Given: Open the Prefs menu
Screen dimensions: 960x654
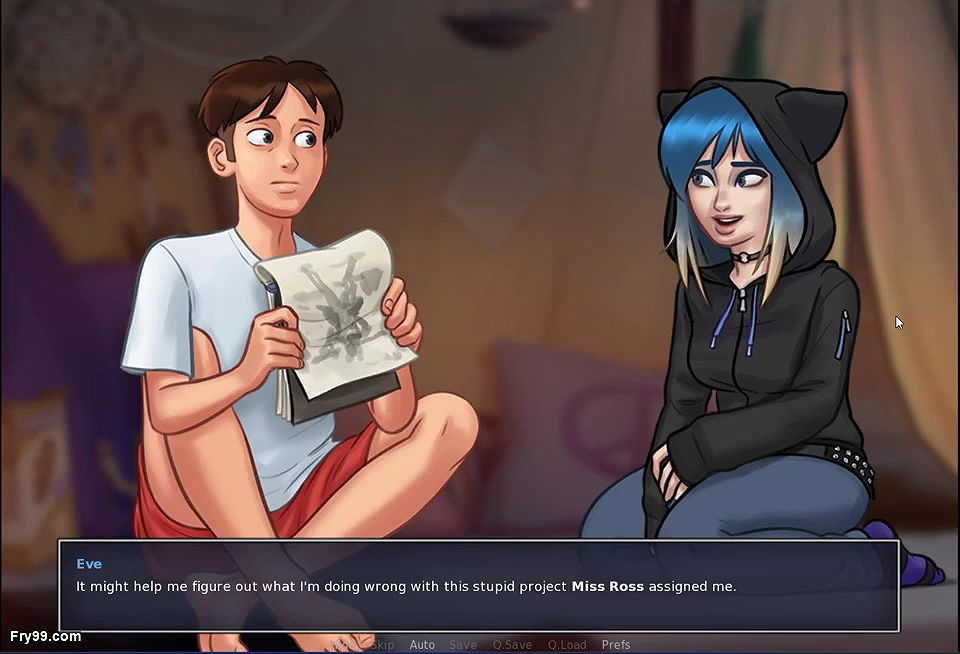Looking at the screenshot, I should pos(616,645).
